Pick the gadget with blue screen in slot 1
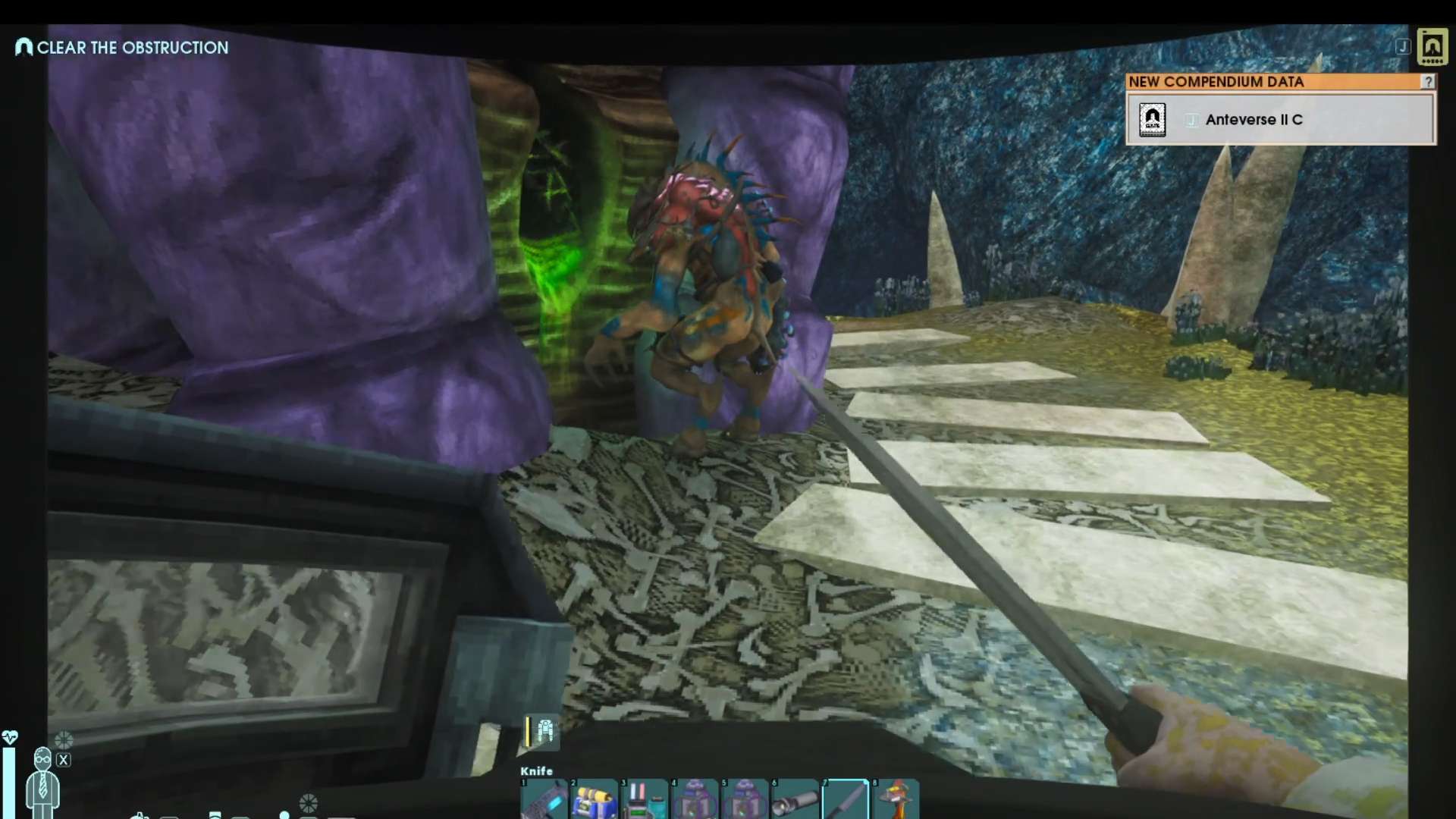This screenshot has width=1456, height=819. 544,799
